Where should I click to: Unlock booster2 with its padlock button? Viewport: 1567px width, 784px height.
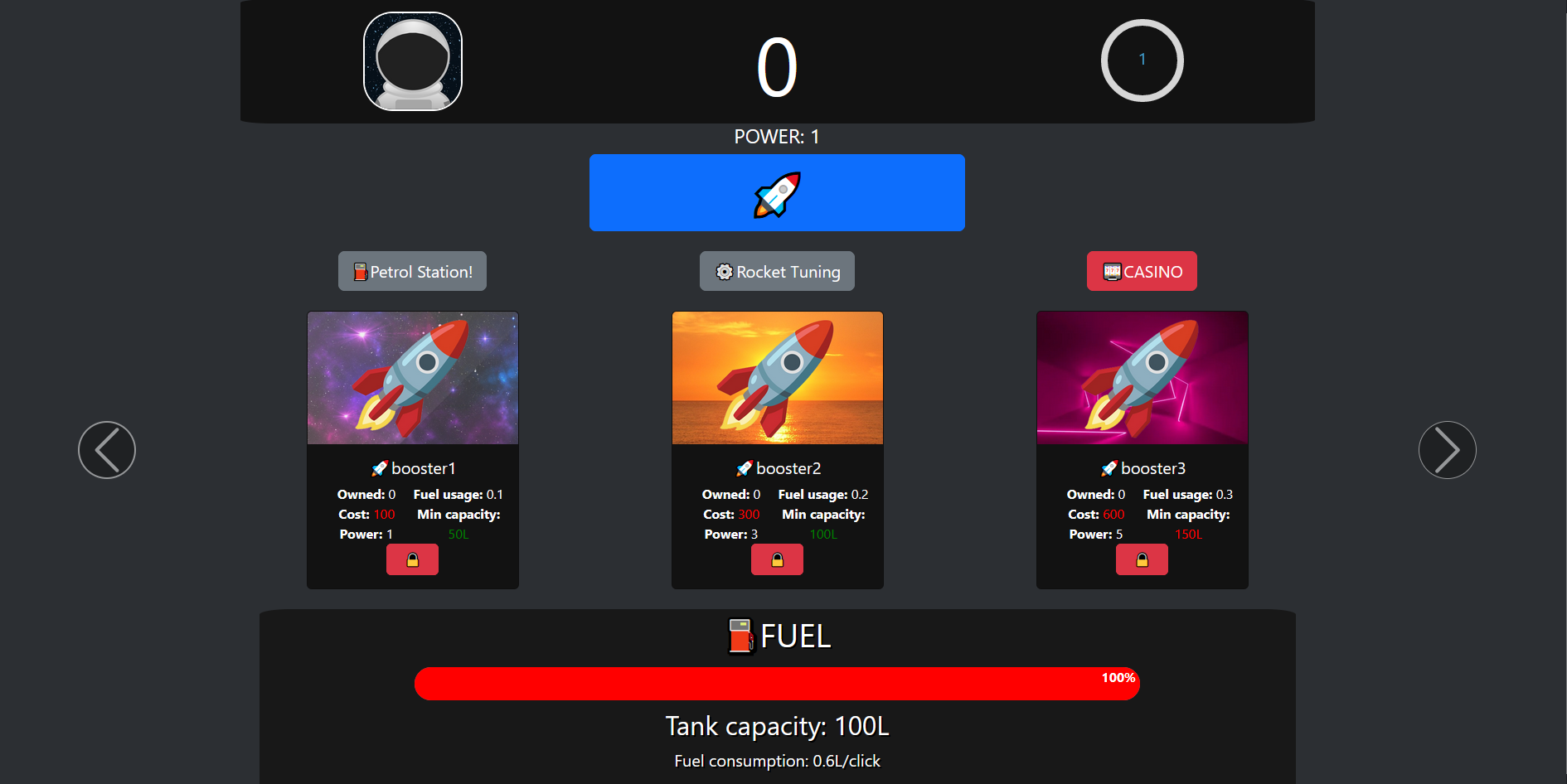click(777, 559)
